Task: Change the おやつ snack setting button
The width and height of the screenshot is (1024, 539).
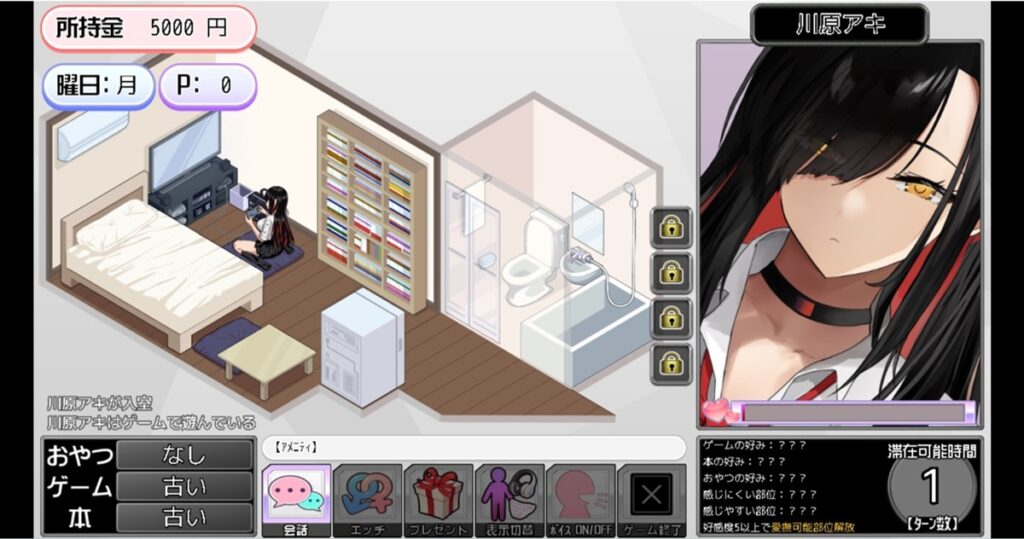Action: (184, 455)
